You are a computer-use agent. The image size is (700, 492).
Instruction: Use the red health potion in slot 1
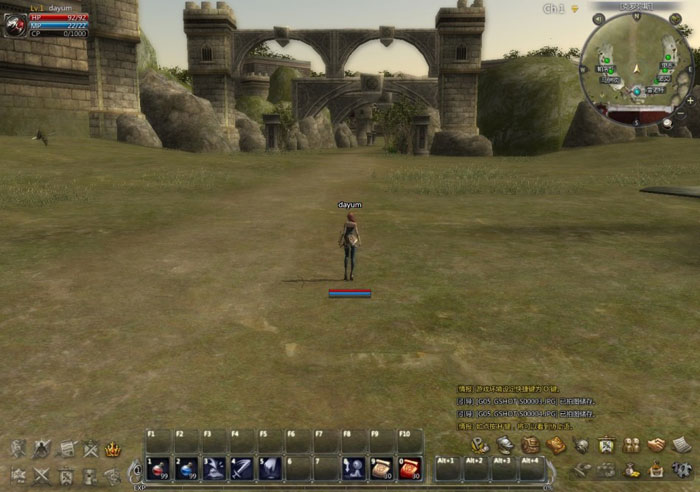pyautogui.click(x=158, y=468)
